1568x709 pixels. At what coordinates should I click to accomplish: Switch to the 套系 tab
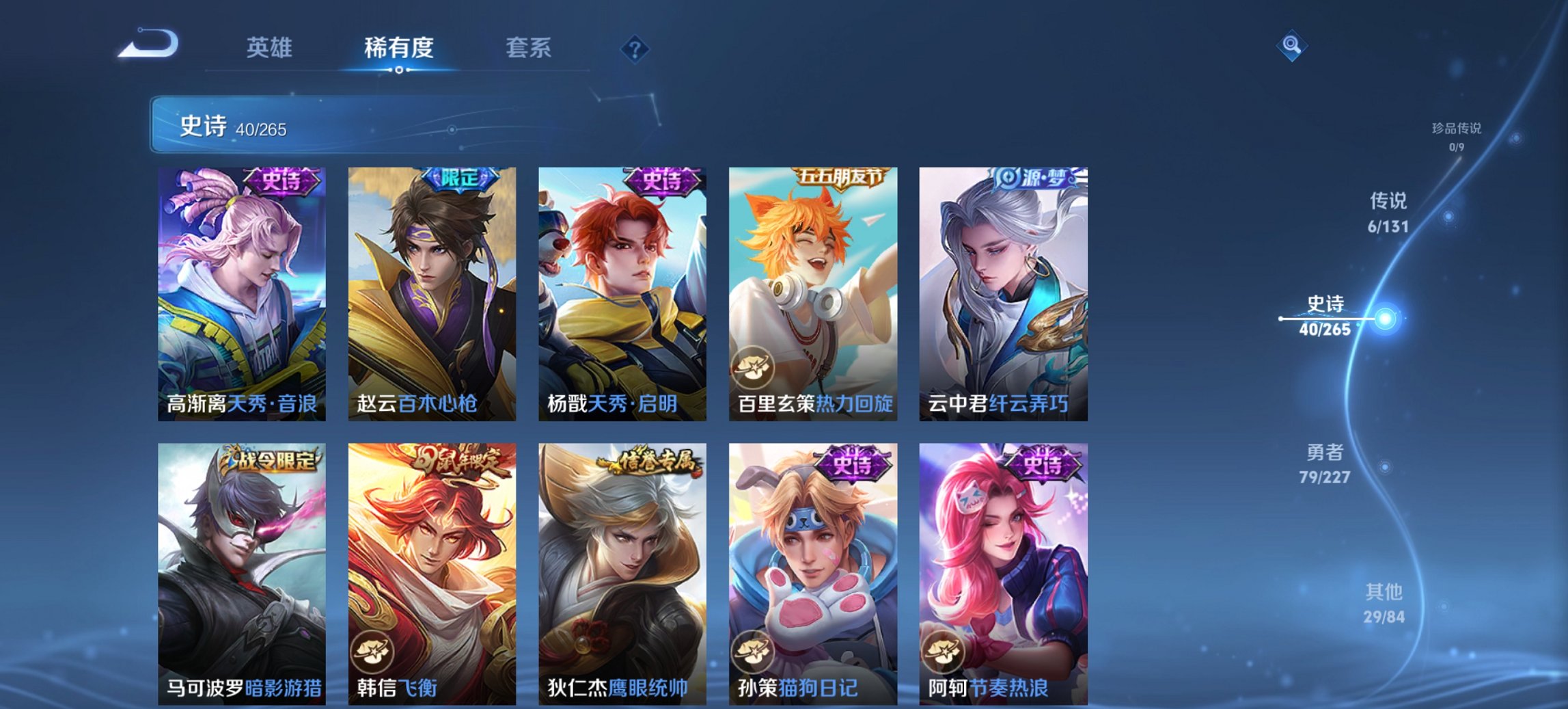tap(527, 48)
